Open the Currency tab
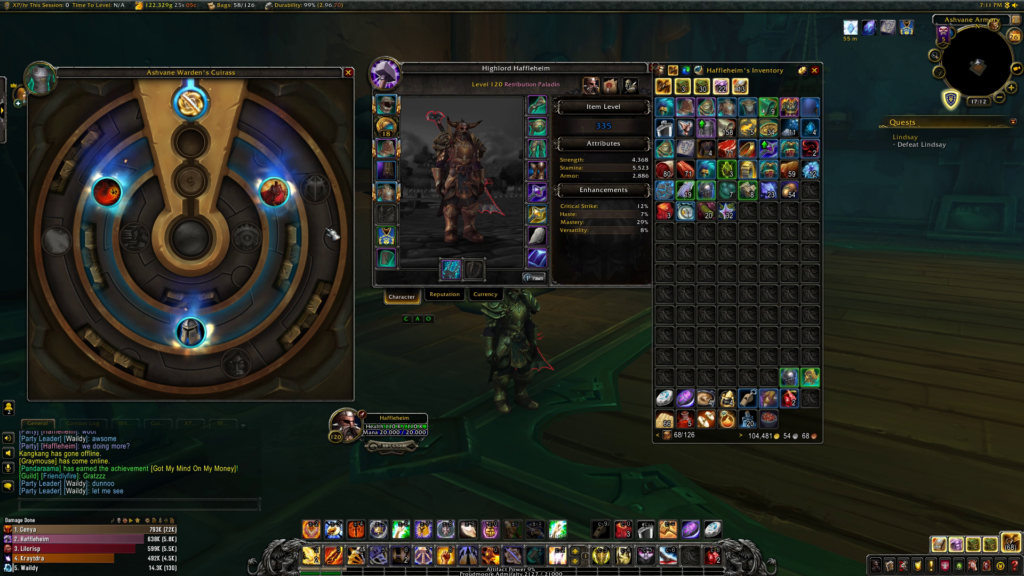 click(x=485, y=295)
